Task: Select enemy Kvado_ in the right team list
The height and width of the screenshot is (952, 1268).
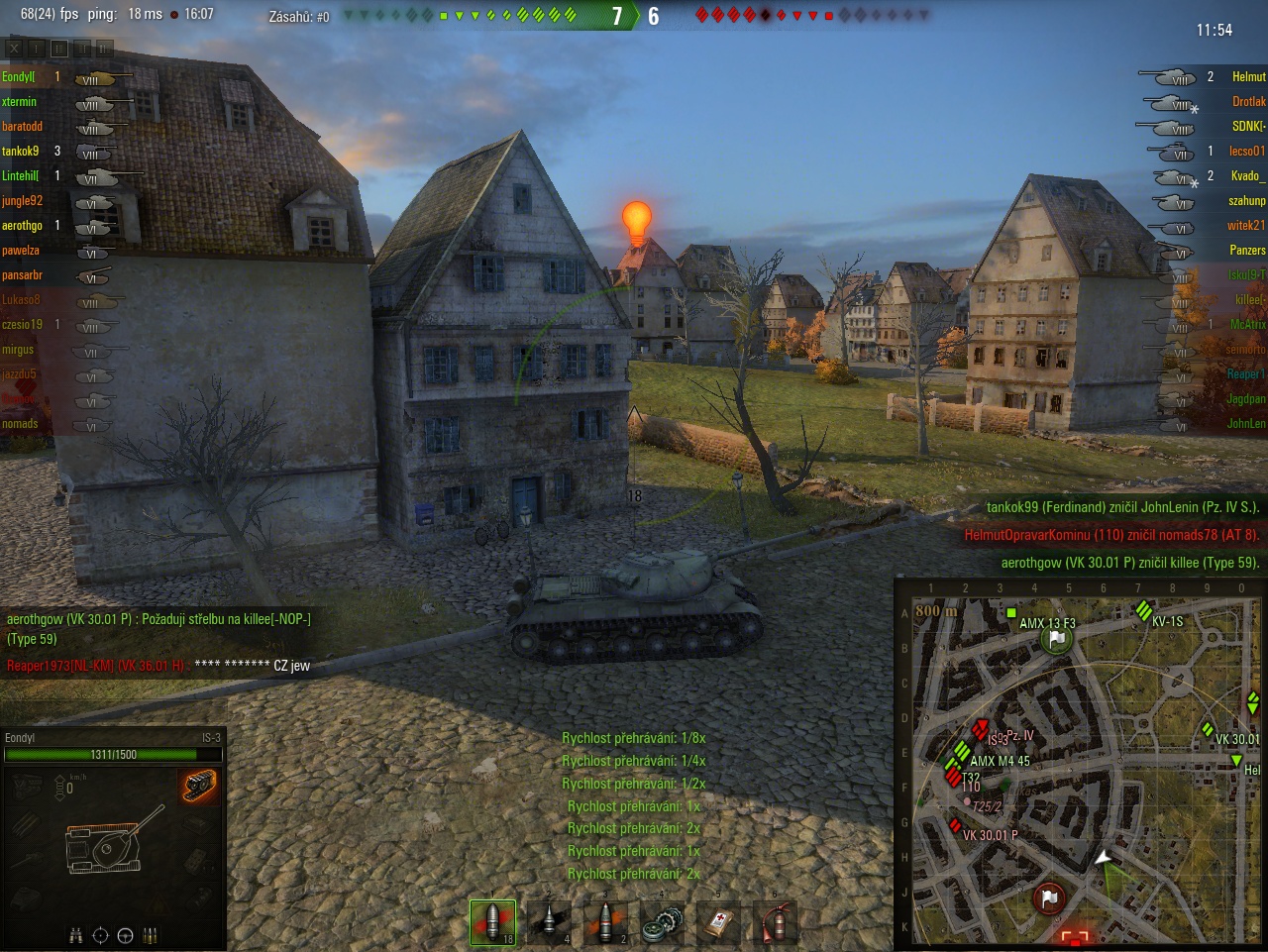Action: (x=1247, y=175)
